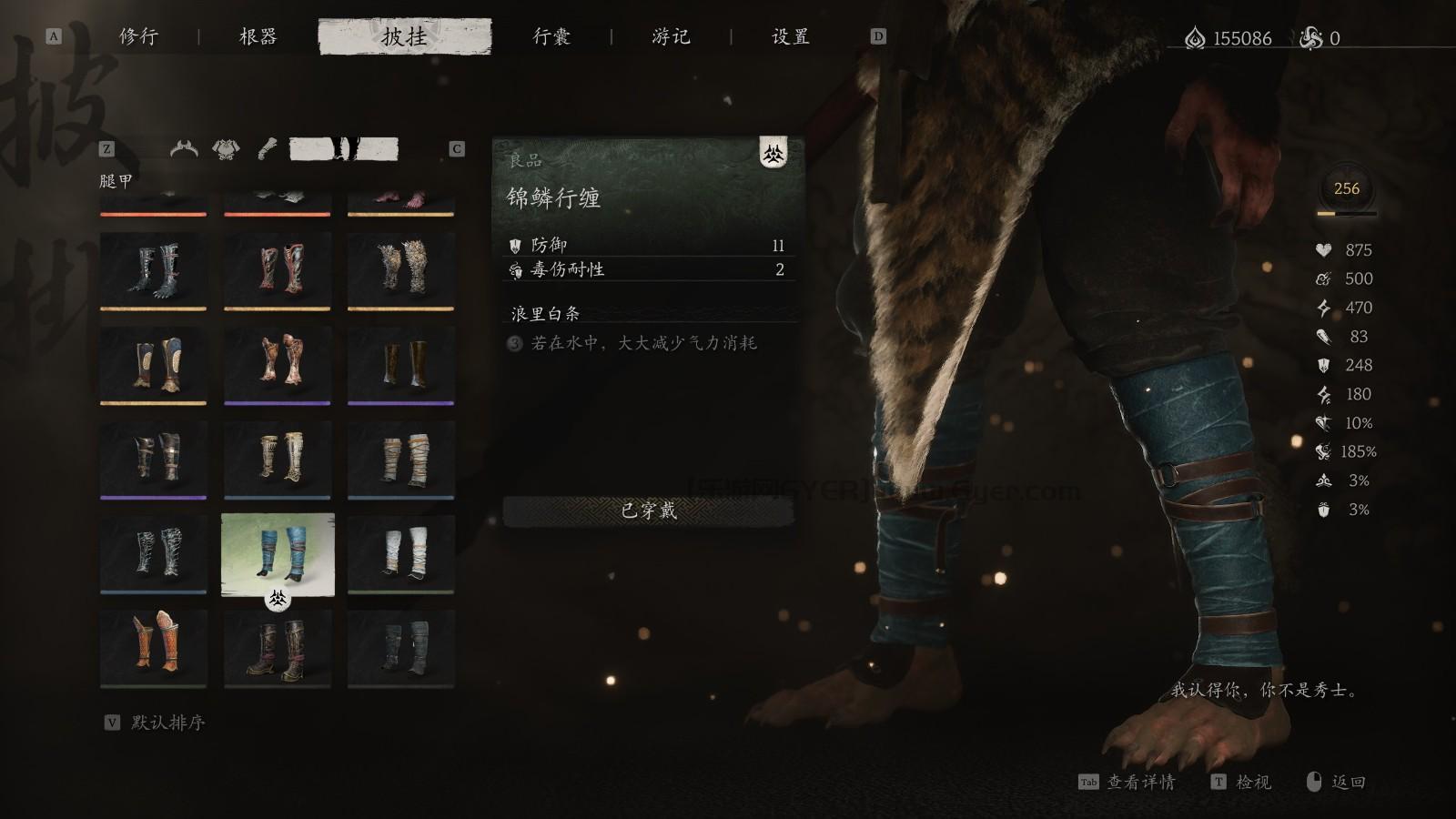Select the equipped blue leg wraps thumbnail

click(x=278, y=552)
